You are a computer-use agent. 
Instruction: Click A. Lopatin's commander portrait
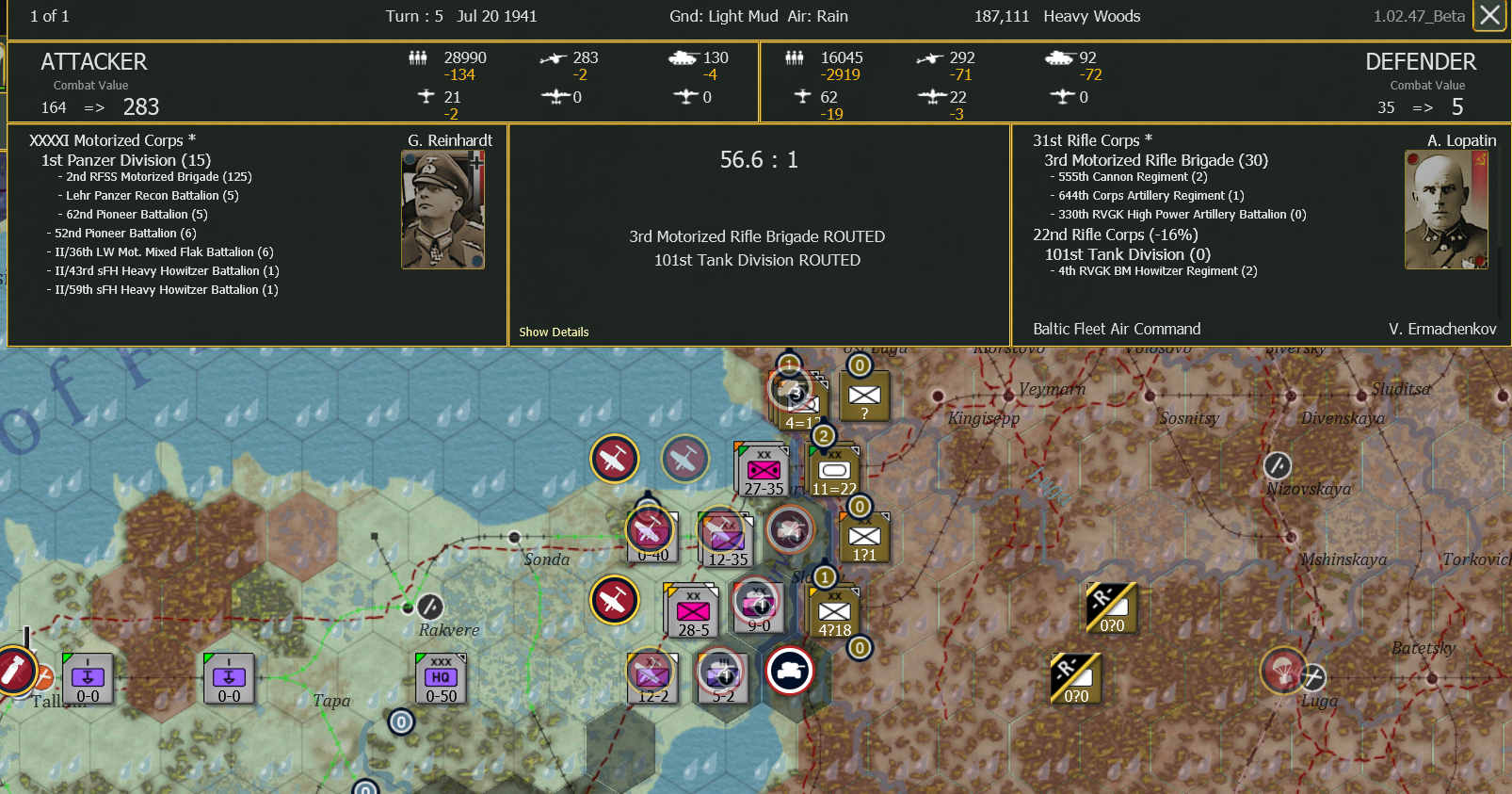1446,209
